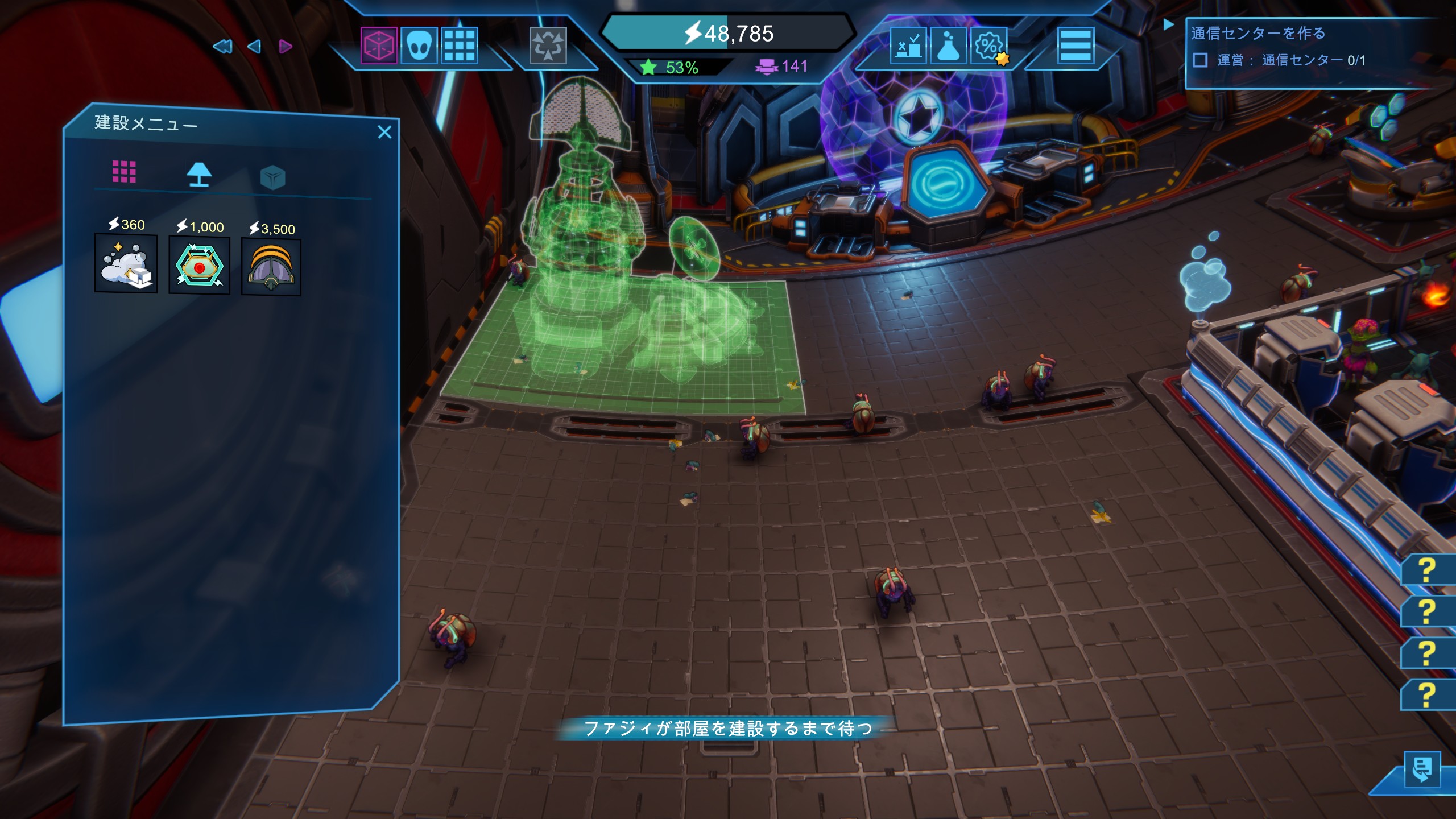Click the blue grid toolbar button
This screenshot has height=819, width=1456.
pyautogui.click(x=459, y=45)
